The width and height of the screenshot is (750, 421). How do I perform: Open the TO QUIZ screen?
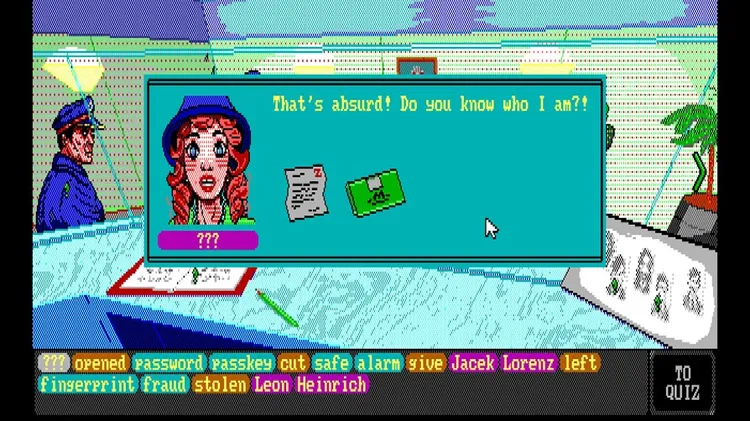[x=682, y=382]
